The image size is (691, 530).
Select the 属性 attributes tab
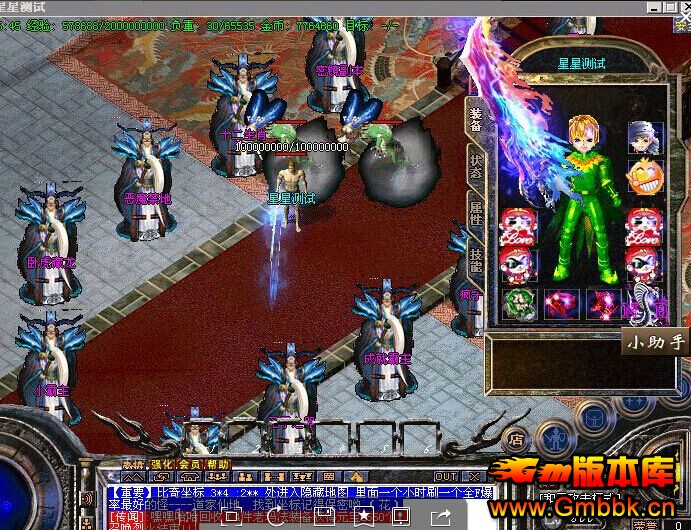point(476,208)
